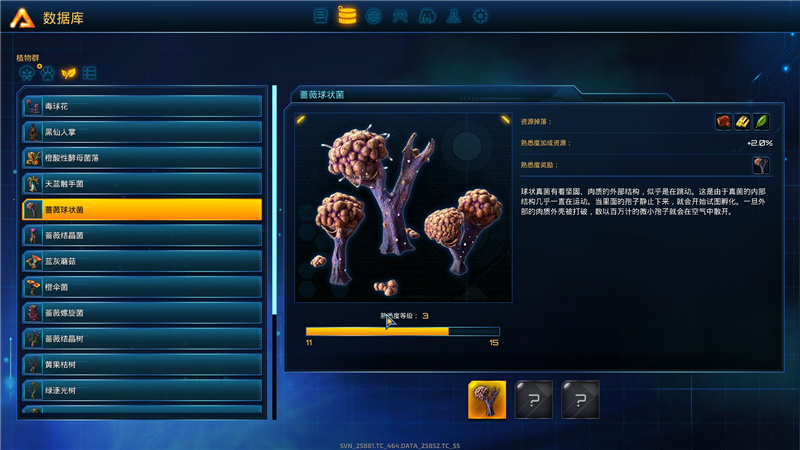Select the 蔷薇螺旋菌 entry
The height and width of the screenshot is (450, 800).
[142, 313]
